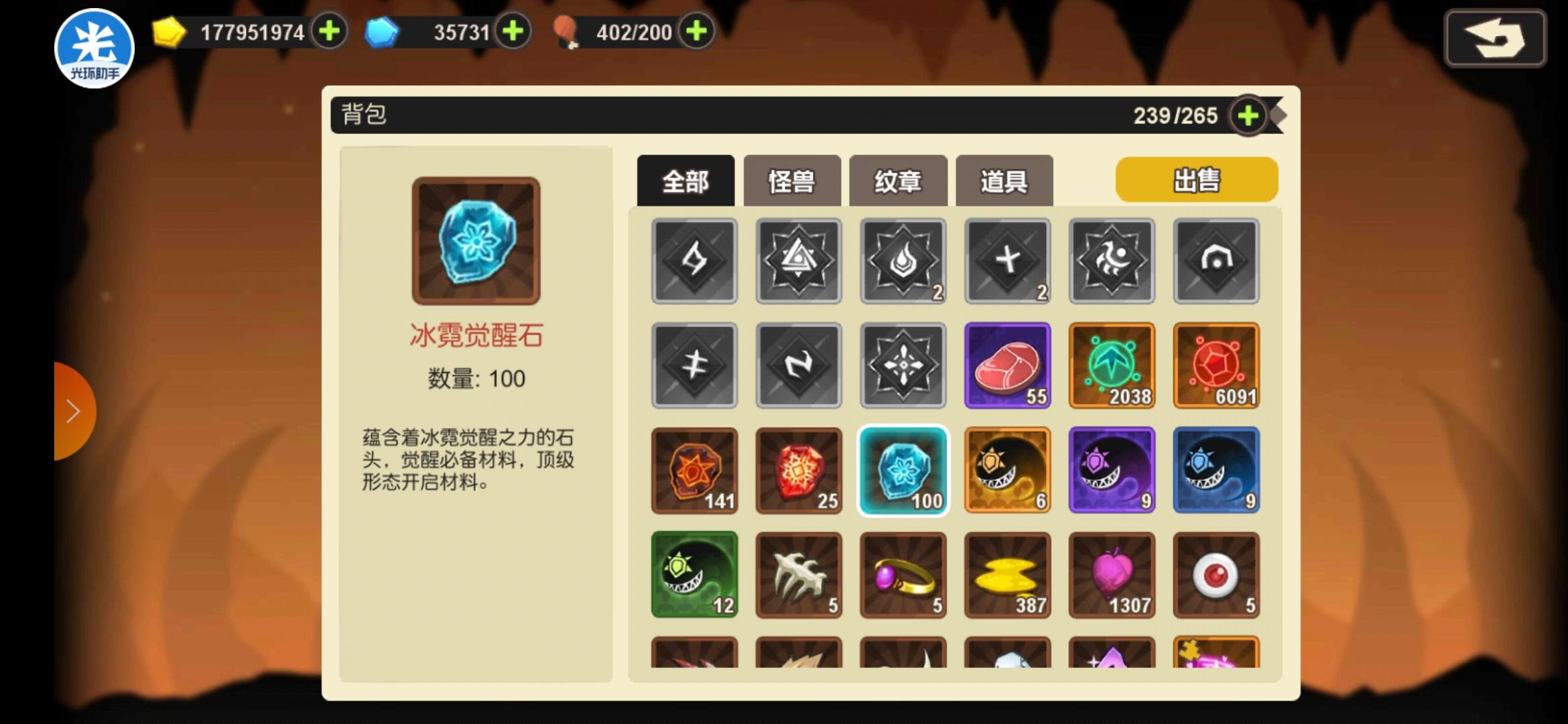Select the orange awakening stone showing 141
The width and height of the screenshot is (1568, 724).
694,469
